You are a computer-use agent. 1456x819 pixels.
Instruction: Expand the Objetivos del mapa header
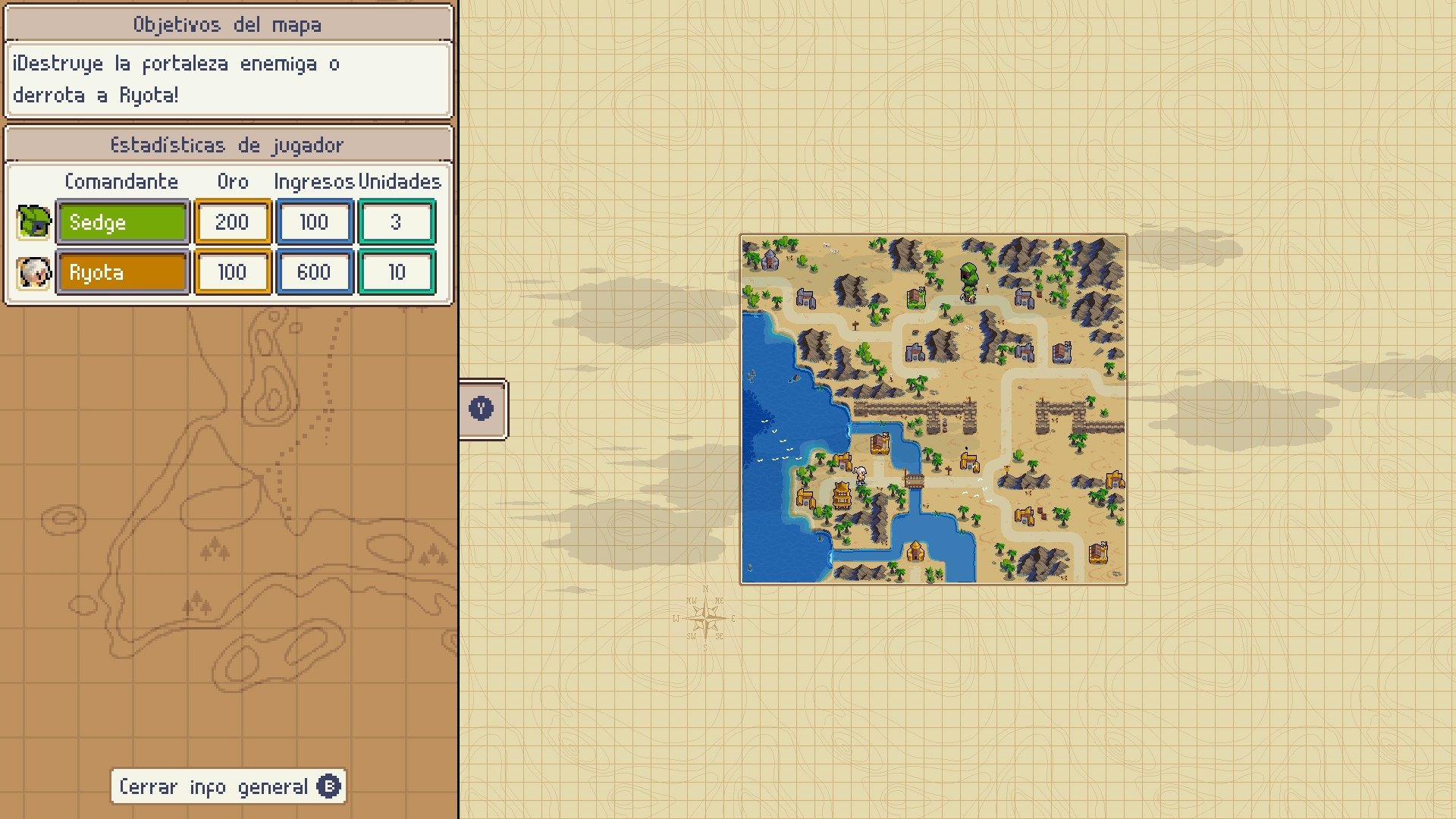(227, 24)
